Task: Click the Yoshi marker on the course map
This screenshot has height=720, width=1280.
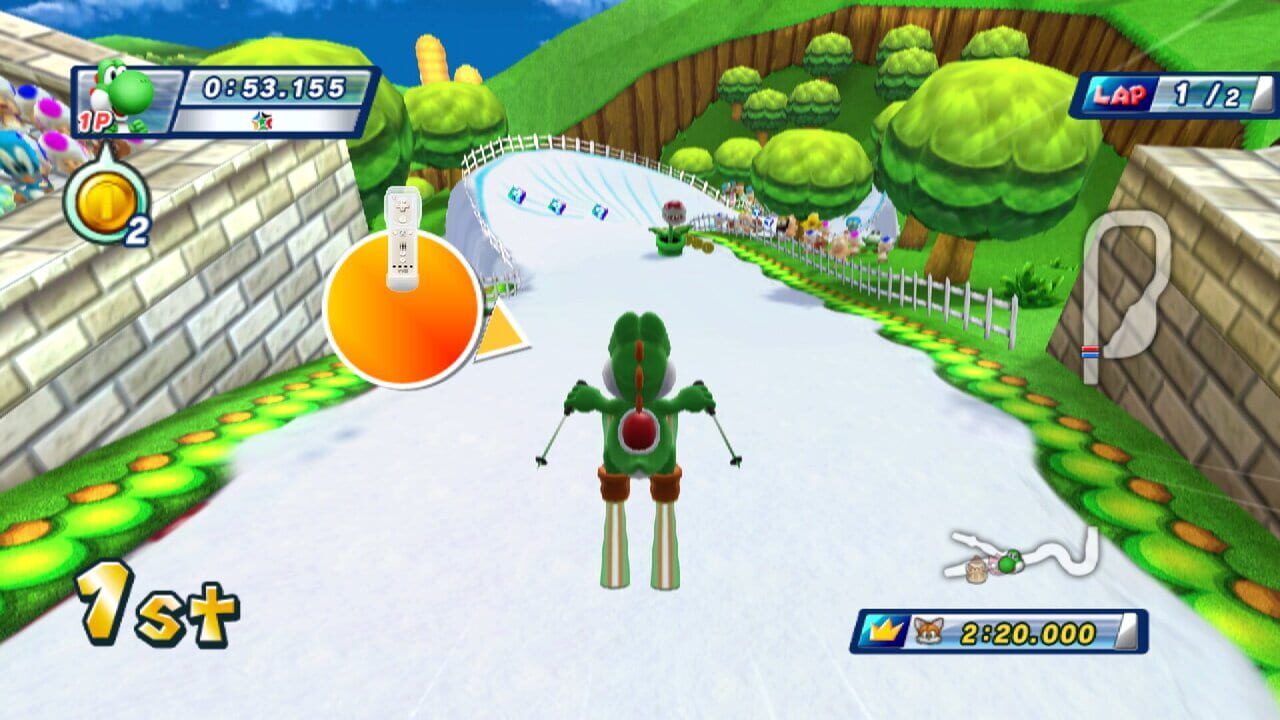Action: pos(1012,562)
